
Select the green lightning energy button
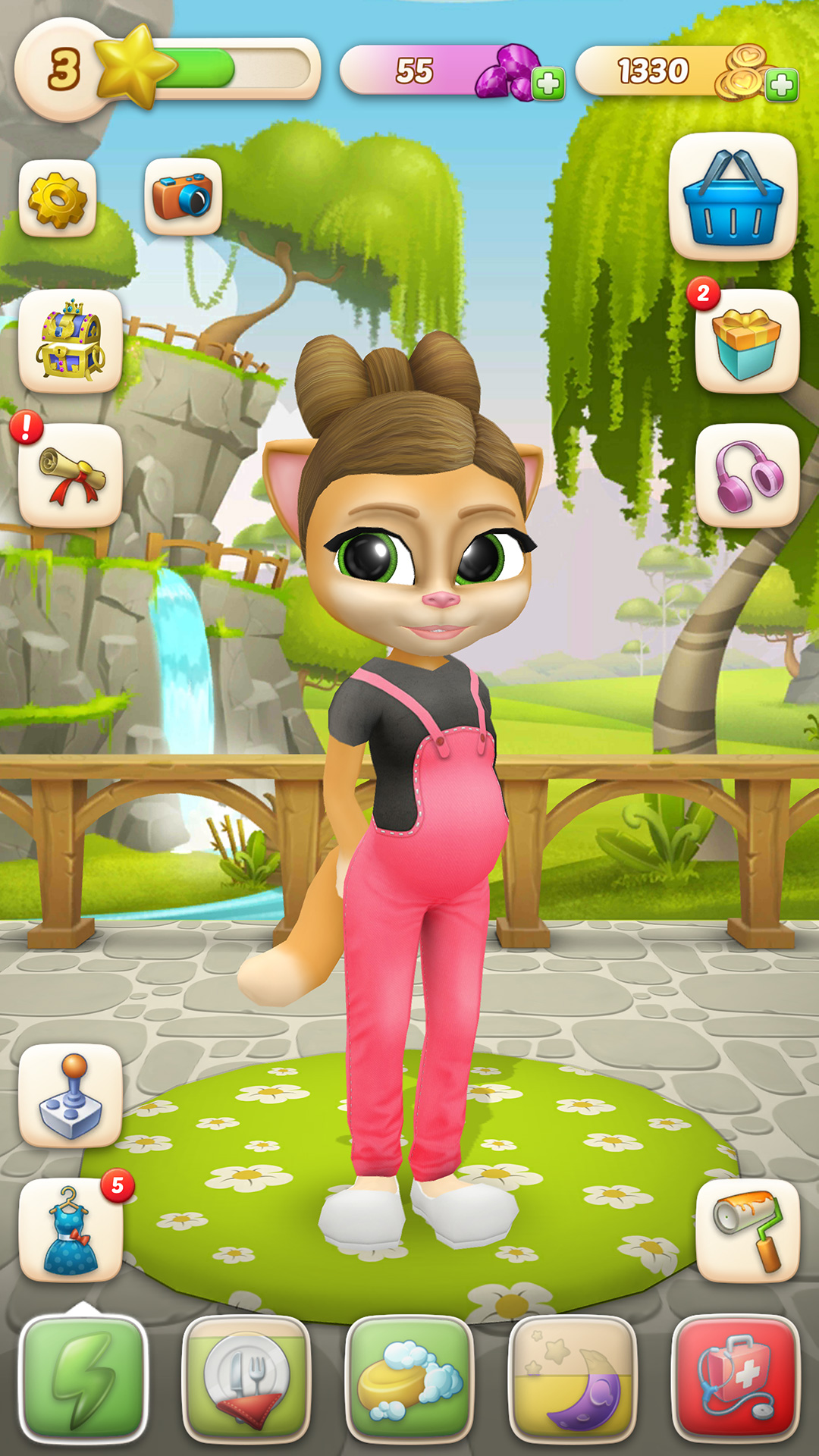(x=83, y=1378)
